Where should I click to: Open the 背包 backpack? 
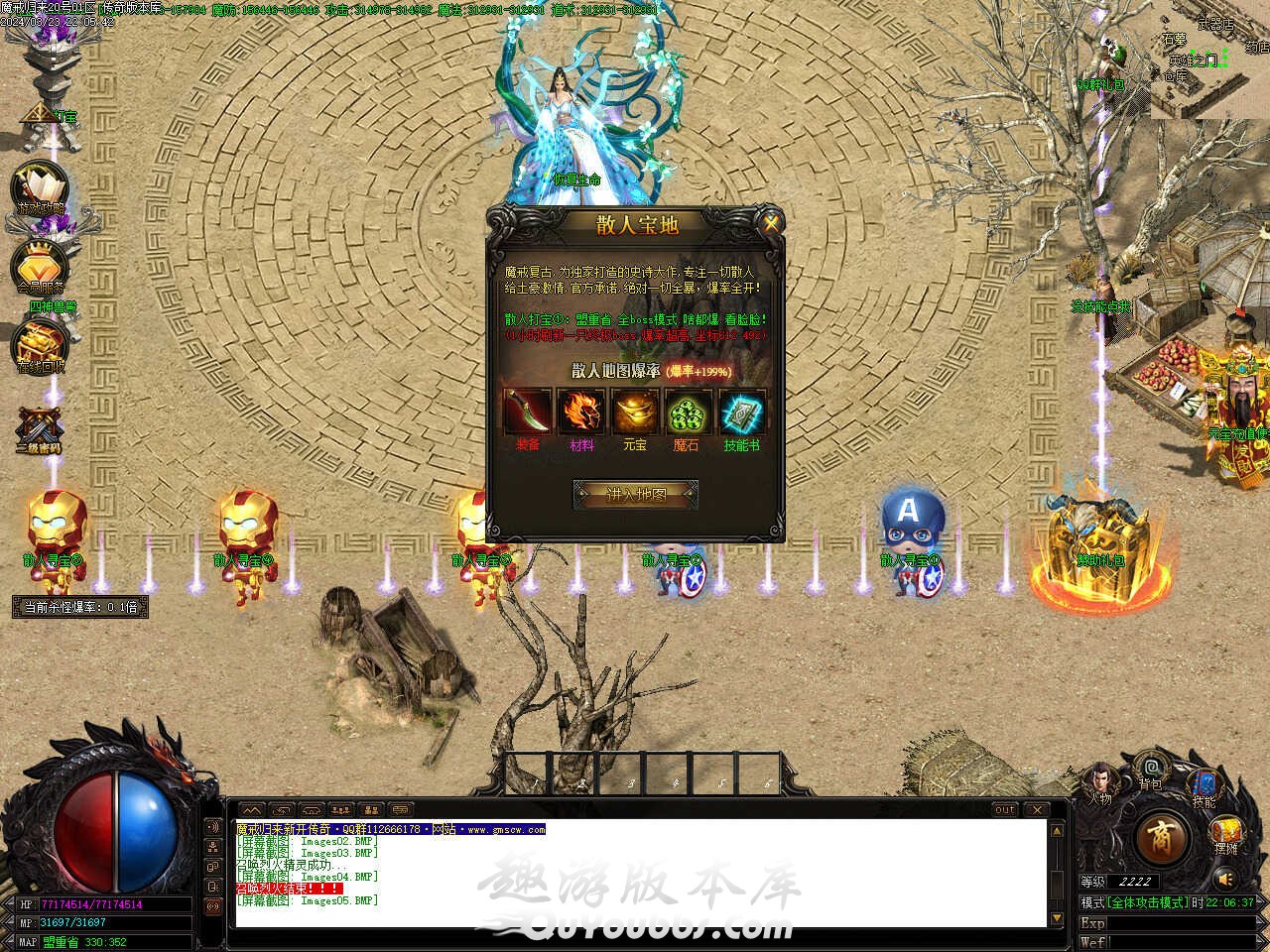point(1151,768)
